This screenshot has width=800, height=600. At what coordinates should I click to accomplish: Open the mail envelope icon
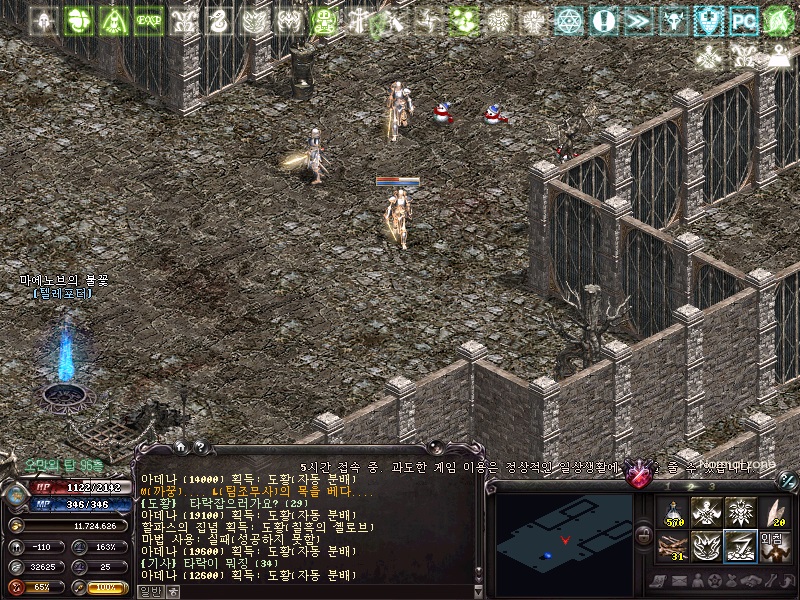click(678, 581)
